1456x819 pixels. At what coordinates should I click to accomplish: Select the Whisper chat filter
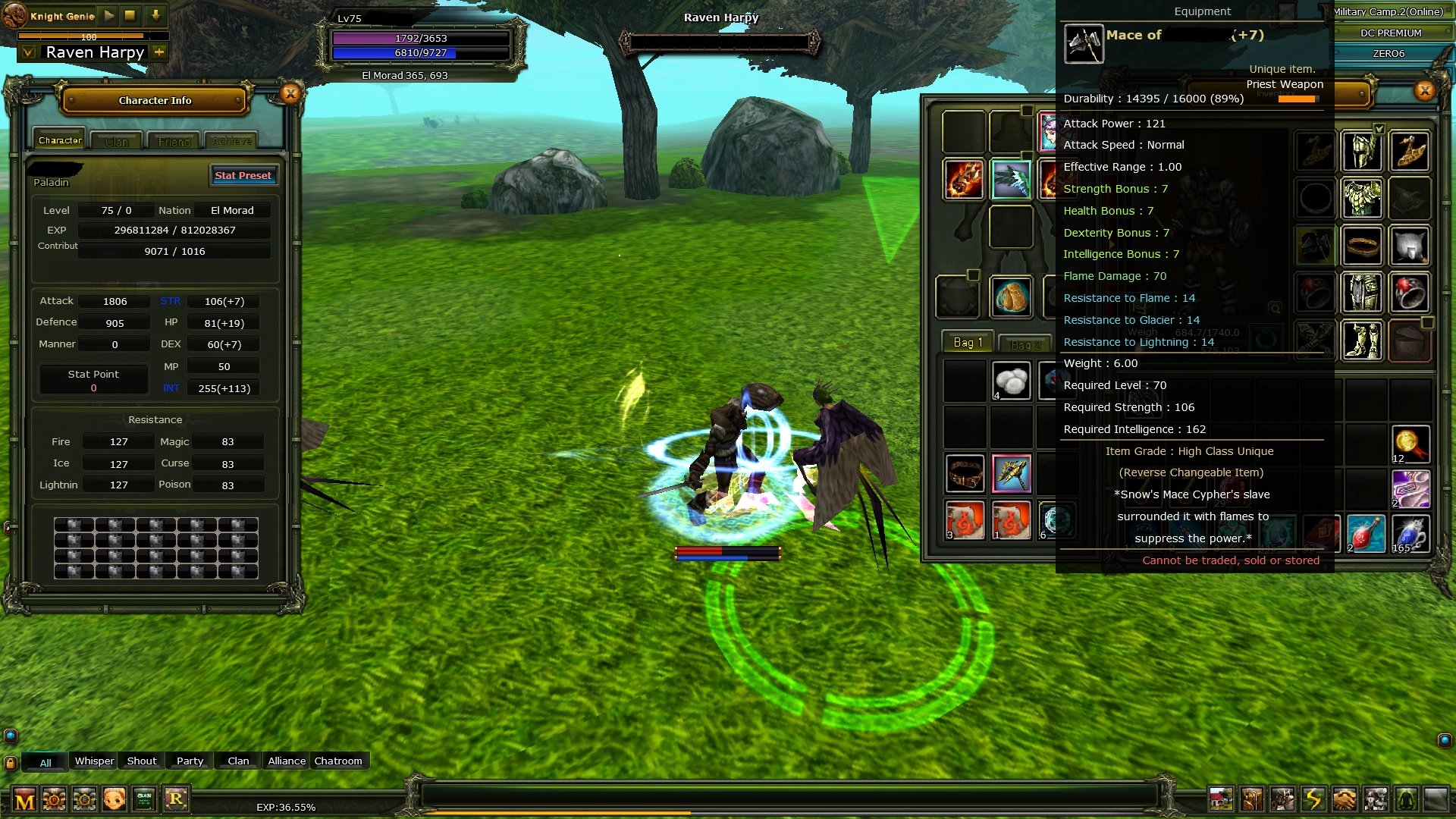tap(93, 761)
